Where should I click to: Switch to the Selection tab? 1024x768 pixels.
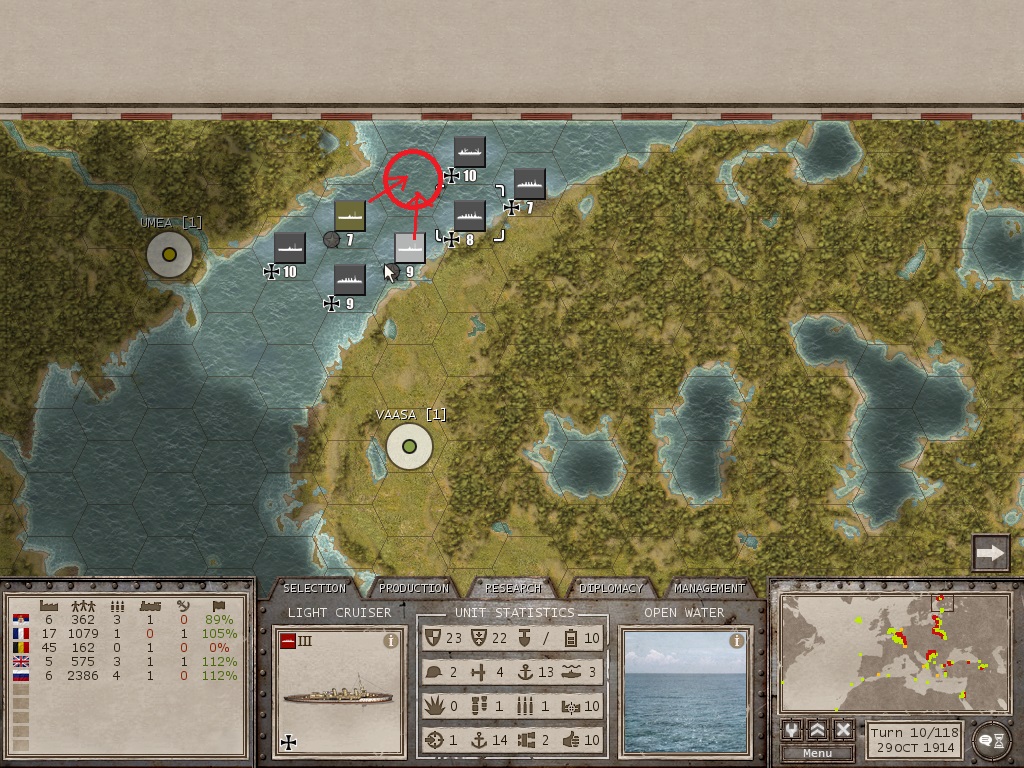pyautogui.click(x=314, y=588)
